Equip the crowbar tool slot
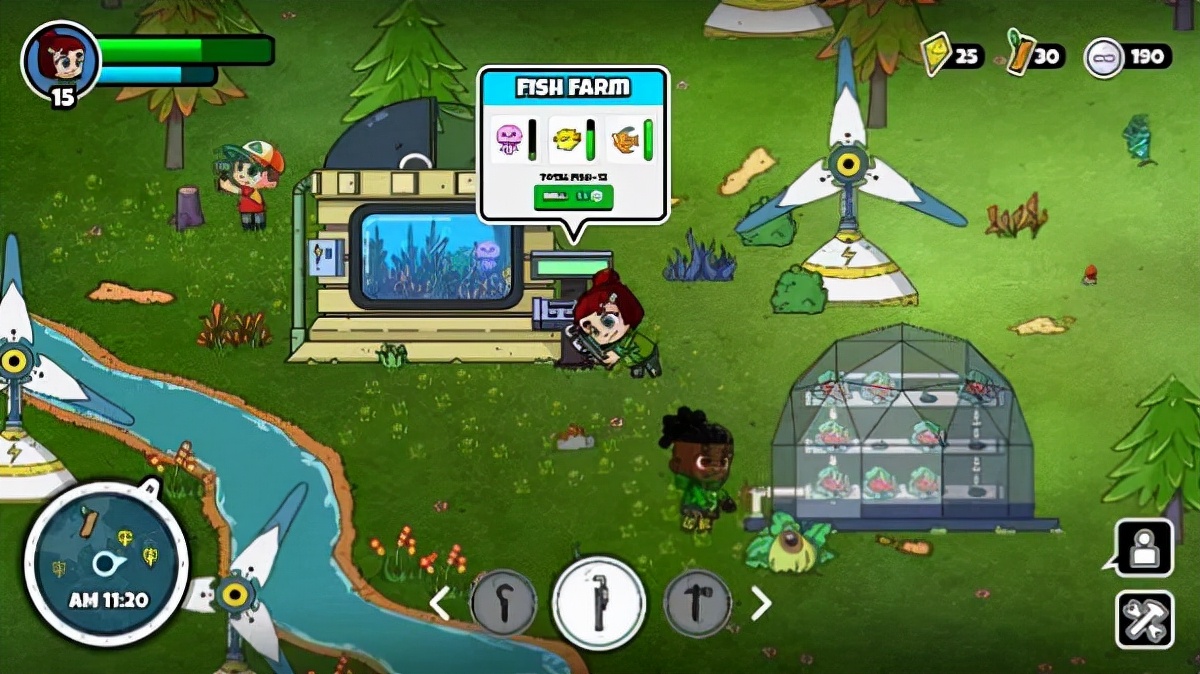Image resolution: width=1200 pixels, height=674 pixels. pos(503,603)
